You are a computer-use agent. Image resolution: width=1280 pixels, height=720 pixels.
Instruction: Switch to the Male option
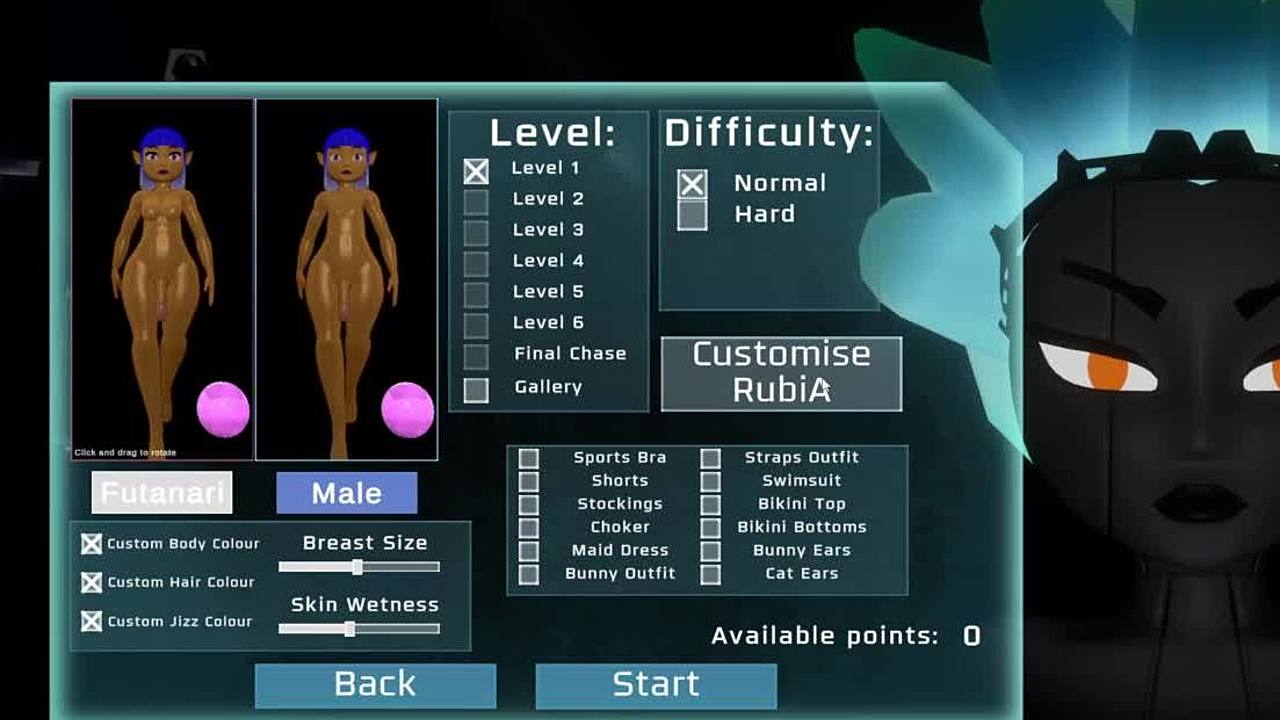[x=346, y=493]
